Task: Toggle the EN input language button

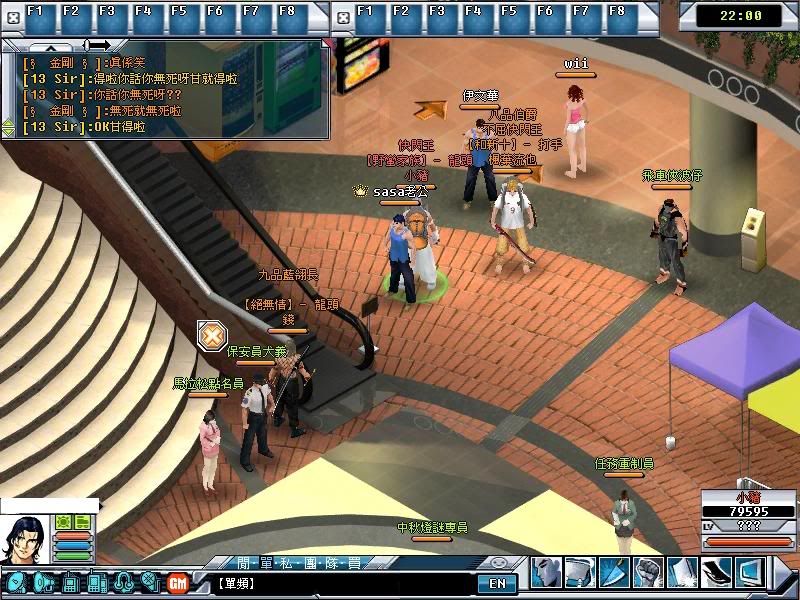Action: [497, 583]
